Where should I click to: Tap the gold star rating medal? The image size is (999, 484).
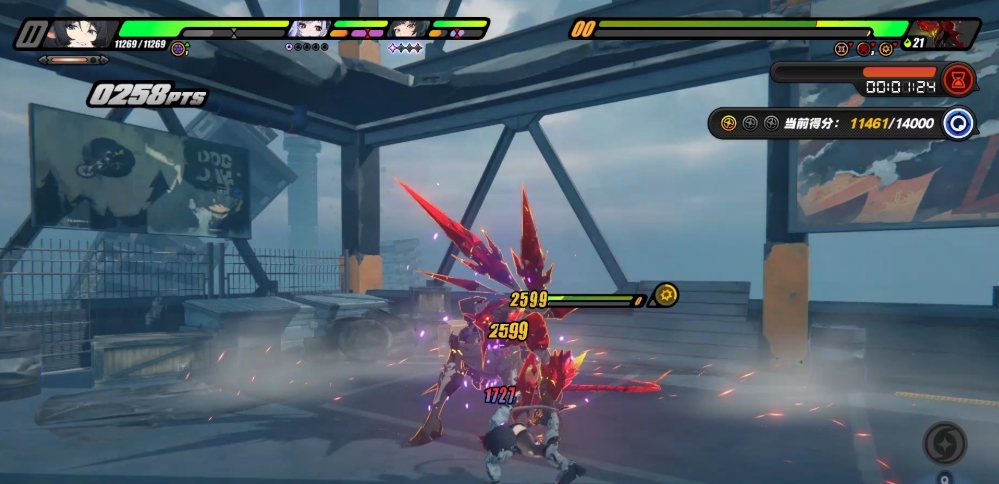pos(728,124)
